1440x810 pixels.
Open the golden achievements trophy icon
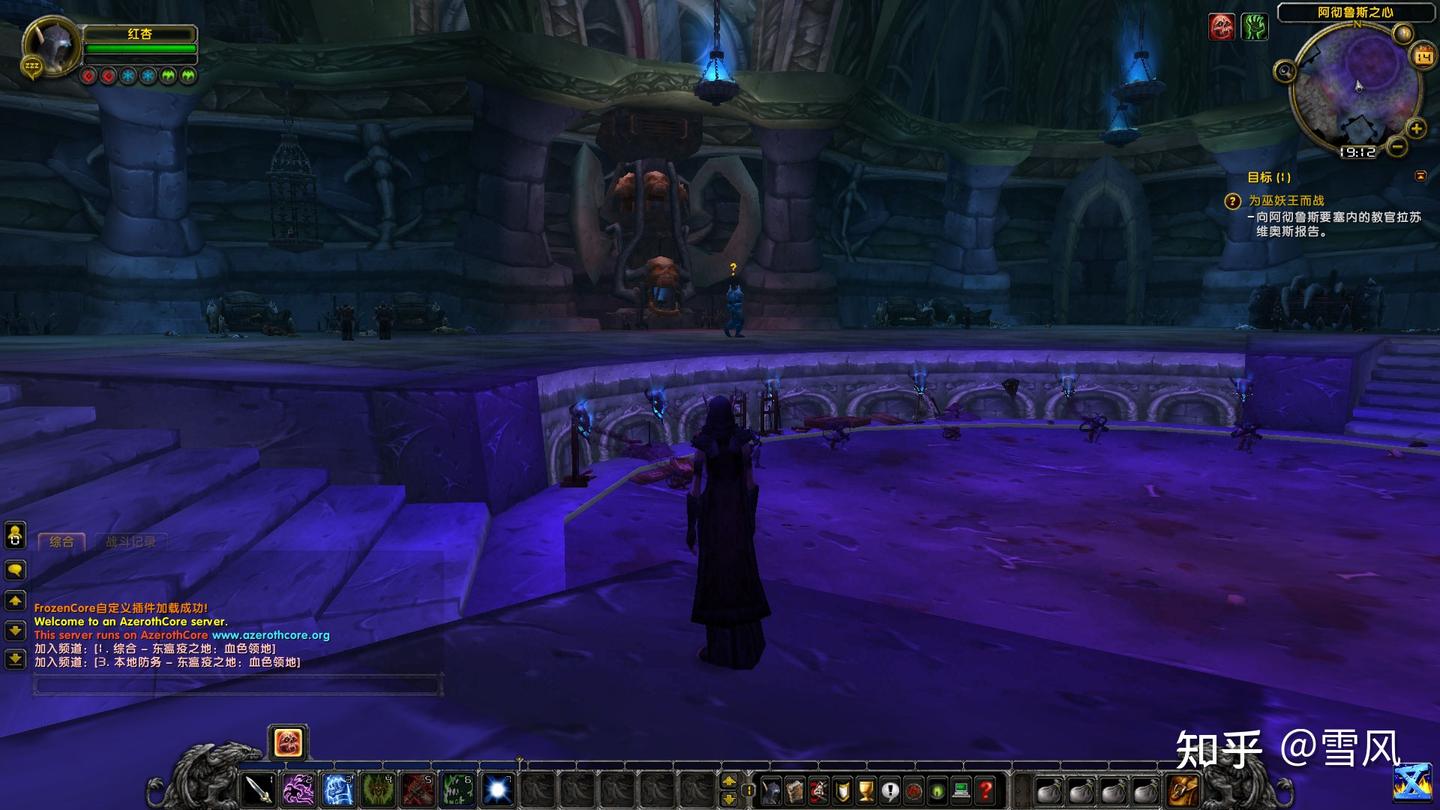click(x=865, y=790)
